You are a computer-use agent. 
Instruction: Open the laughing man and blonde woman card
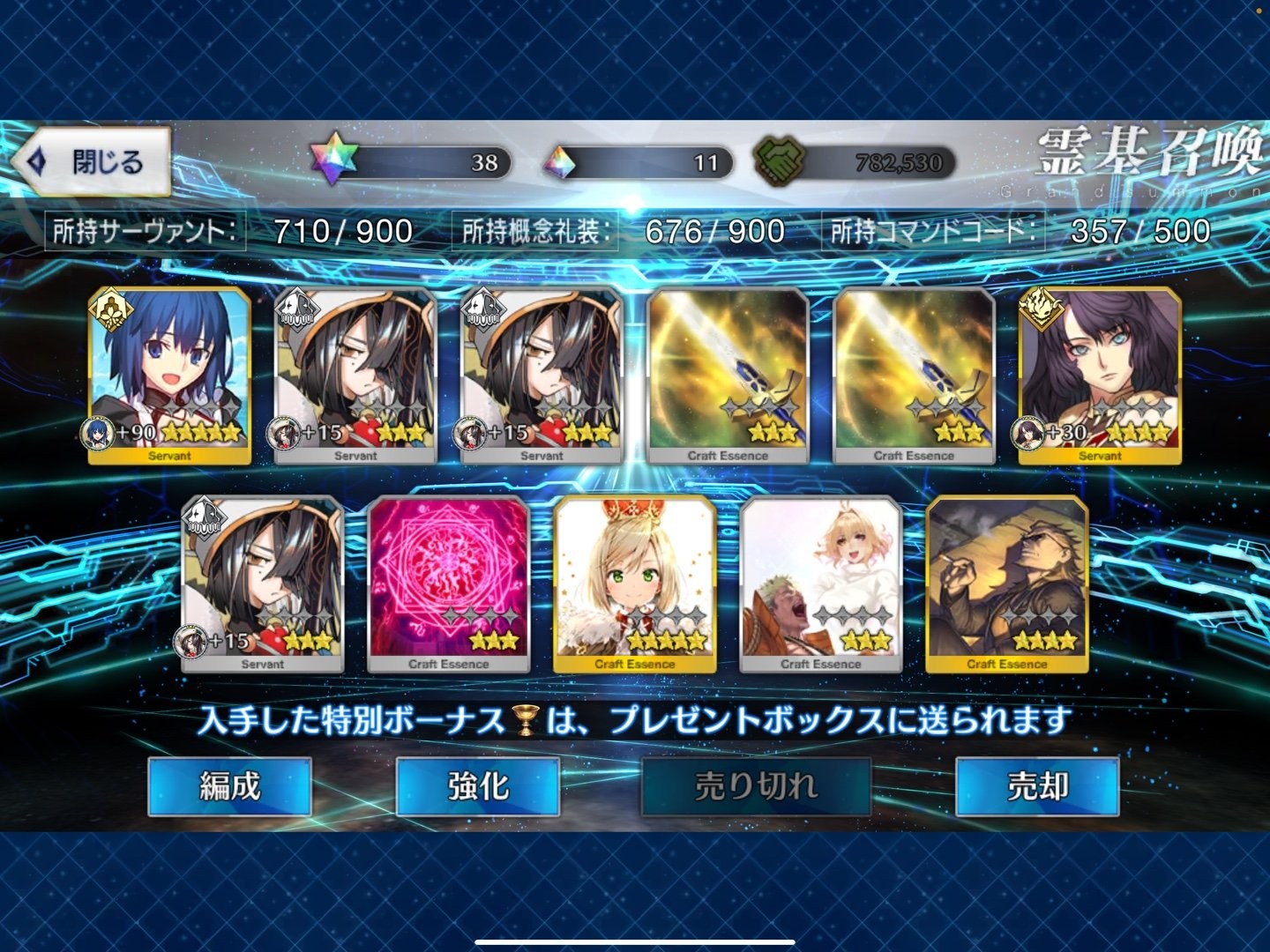820,584
